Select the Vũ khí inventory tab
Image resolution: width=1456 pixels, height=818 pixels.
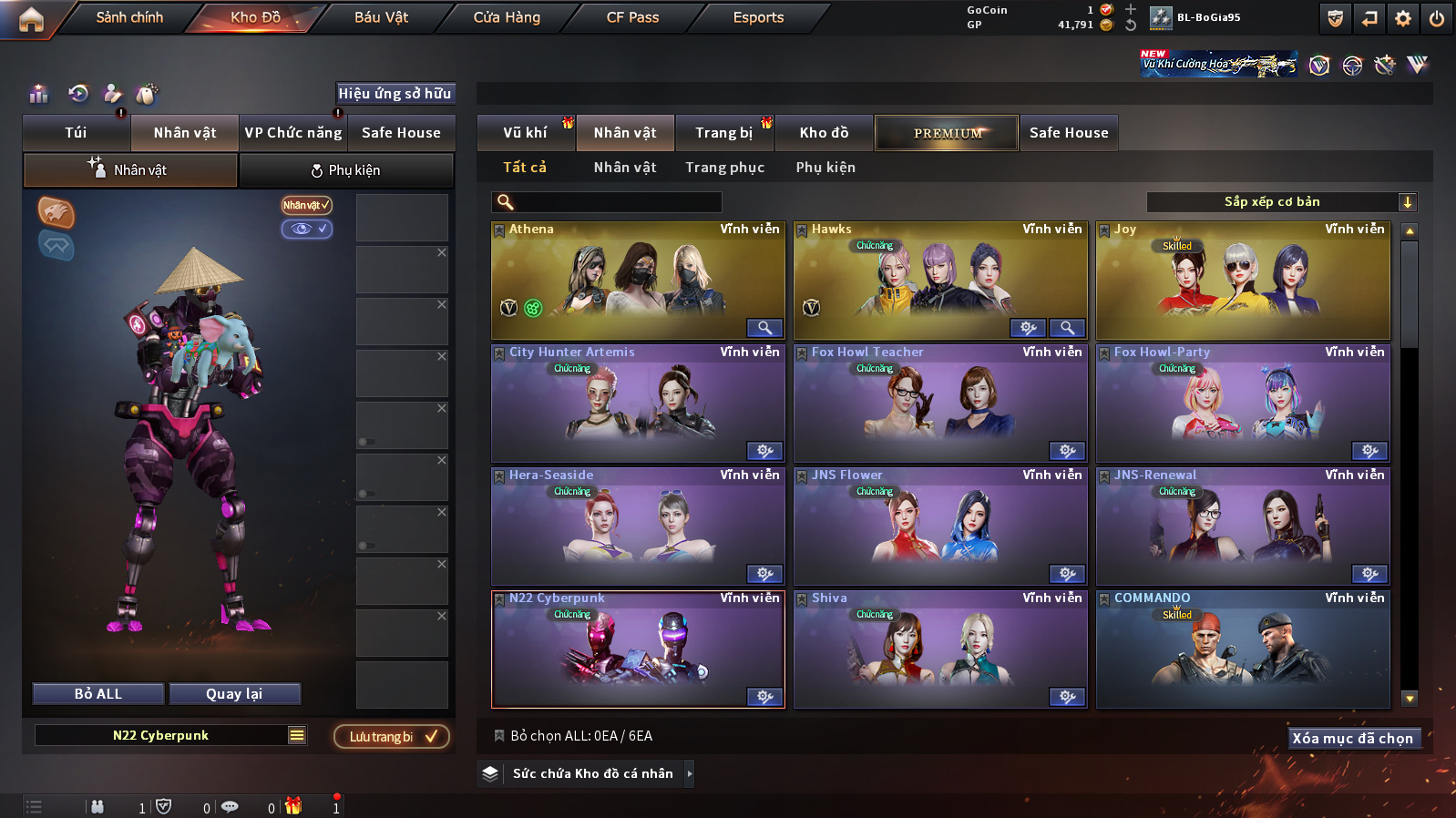[x=526, y=133]
